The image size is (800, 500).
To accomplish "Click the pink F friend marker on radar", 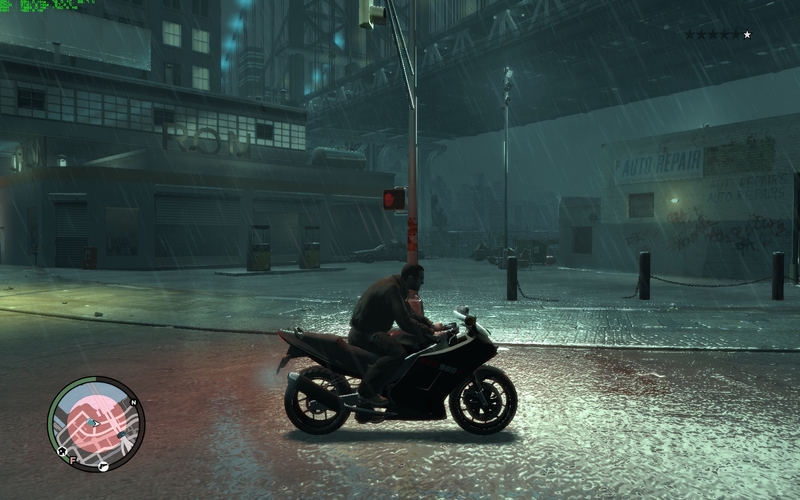I will (74, 461).
